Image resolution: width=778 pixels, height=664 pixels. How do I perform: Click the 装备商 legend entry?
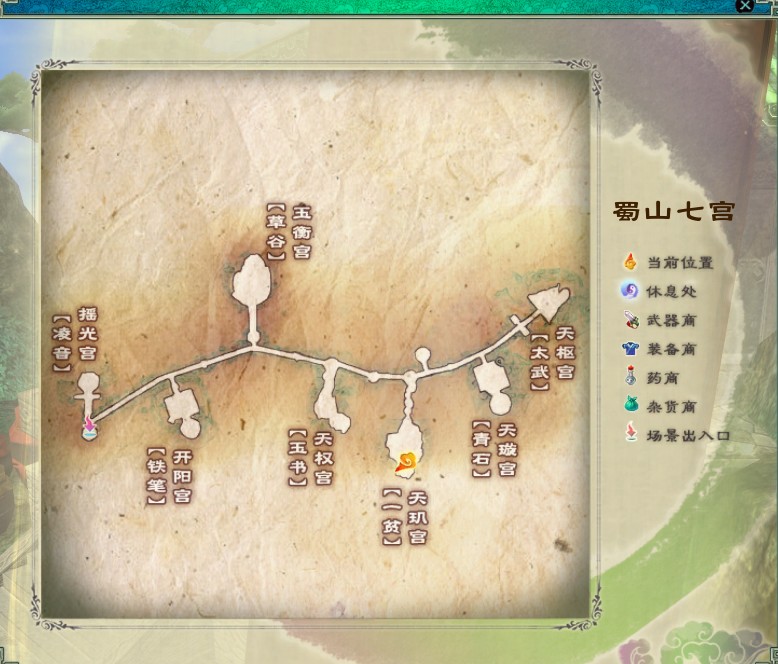coord(671,350)
